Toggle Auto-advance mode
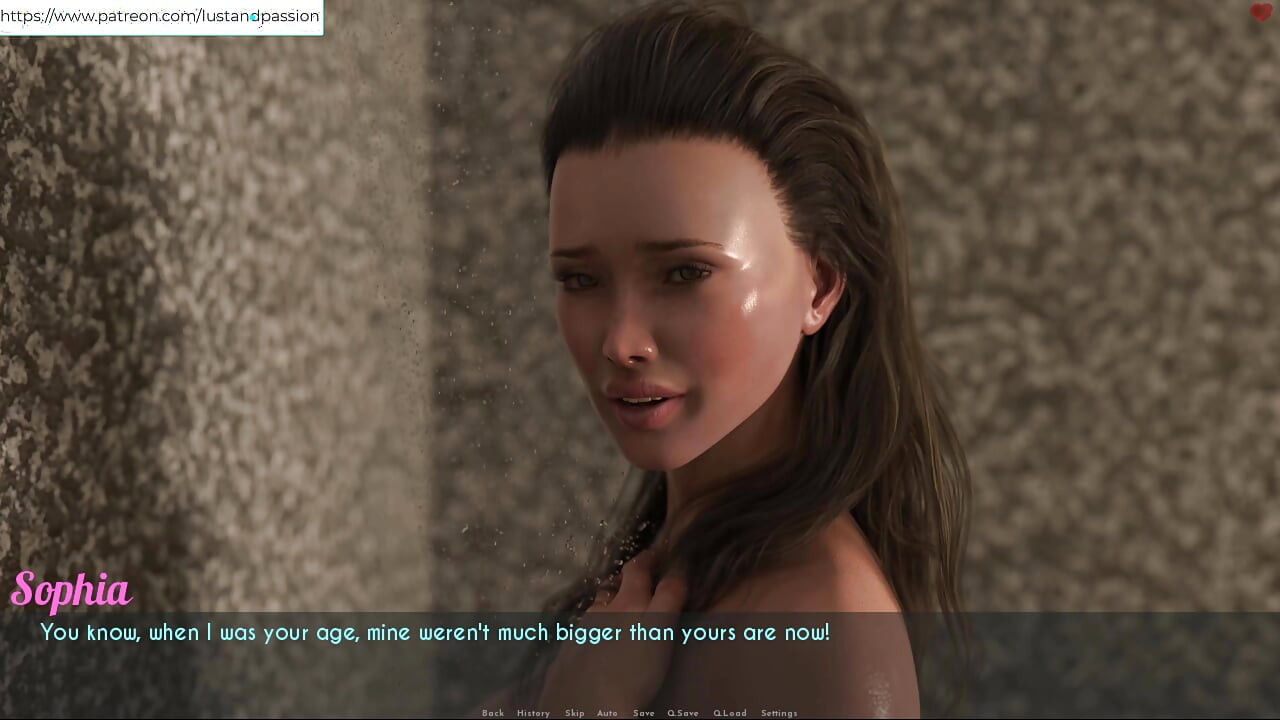The height and width of the screenshot is (720, 1280). 607,713
